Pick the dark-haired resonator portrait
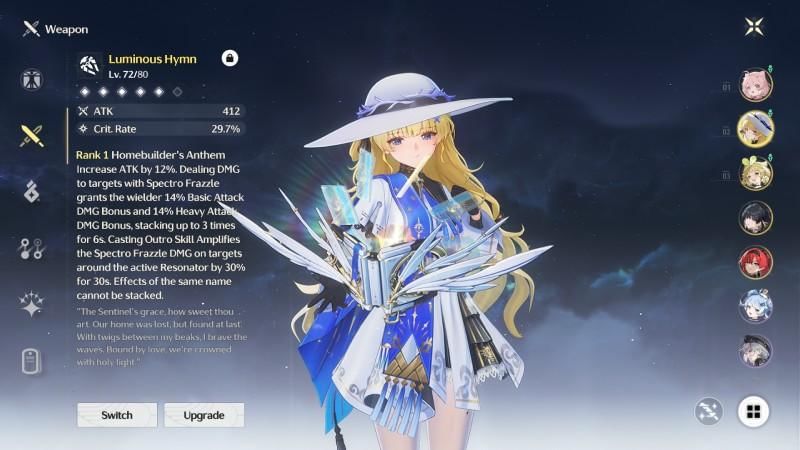This screenshot has height=450, width=800. pos(755,218)
